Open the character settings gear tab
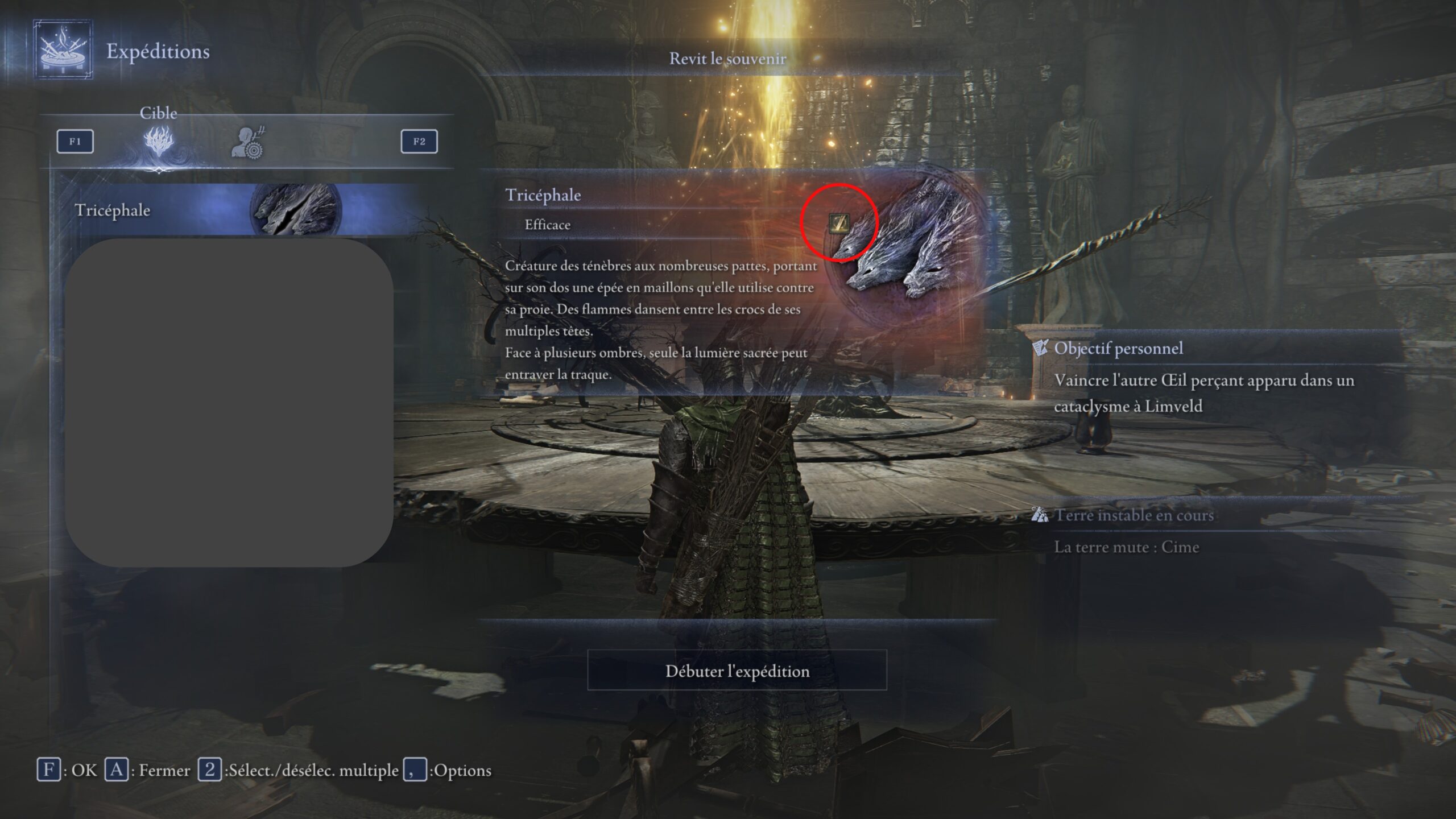 click(x=249, y=143)
